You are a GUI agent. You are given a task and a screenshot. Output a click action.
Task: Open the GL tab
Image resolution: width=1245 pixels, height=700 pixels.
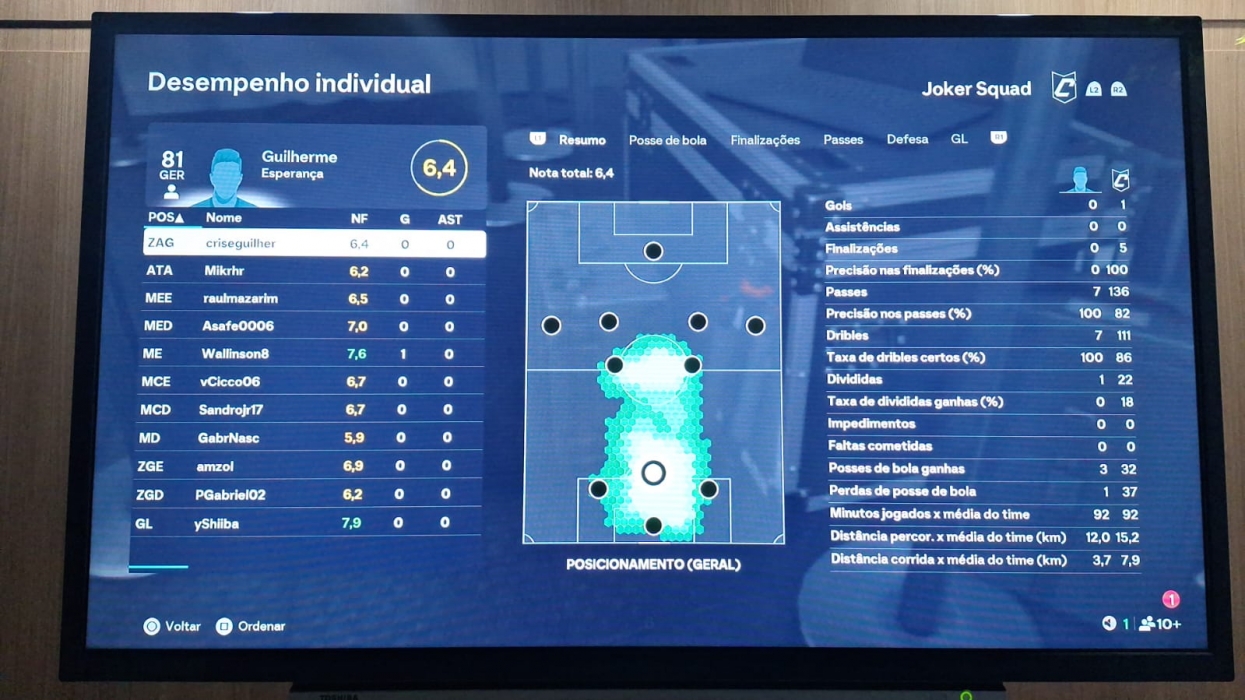tap(958, 139)
